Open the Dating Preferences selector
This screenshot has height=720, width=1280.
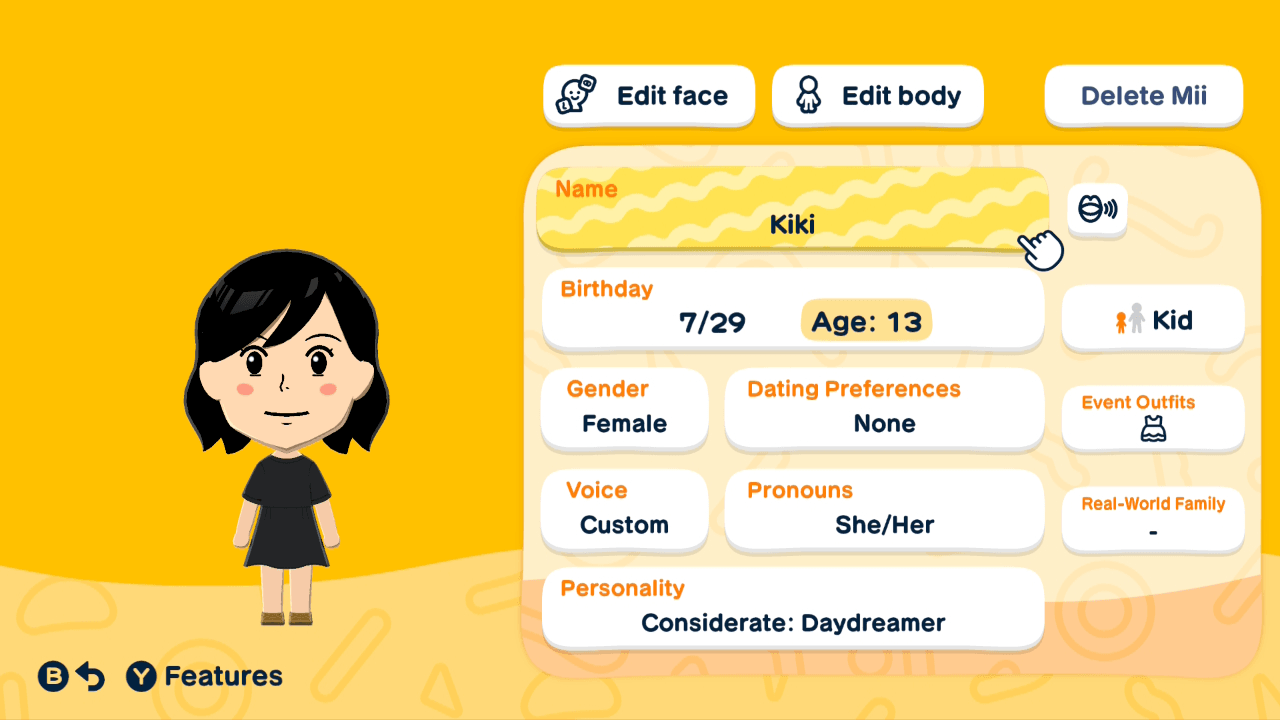coord(884,410)
